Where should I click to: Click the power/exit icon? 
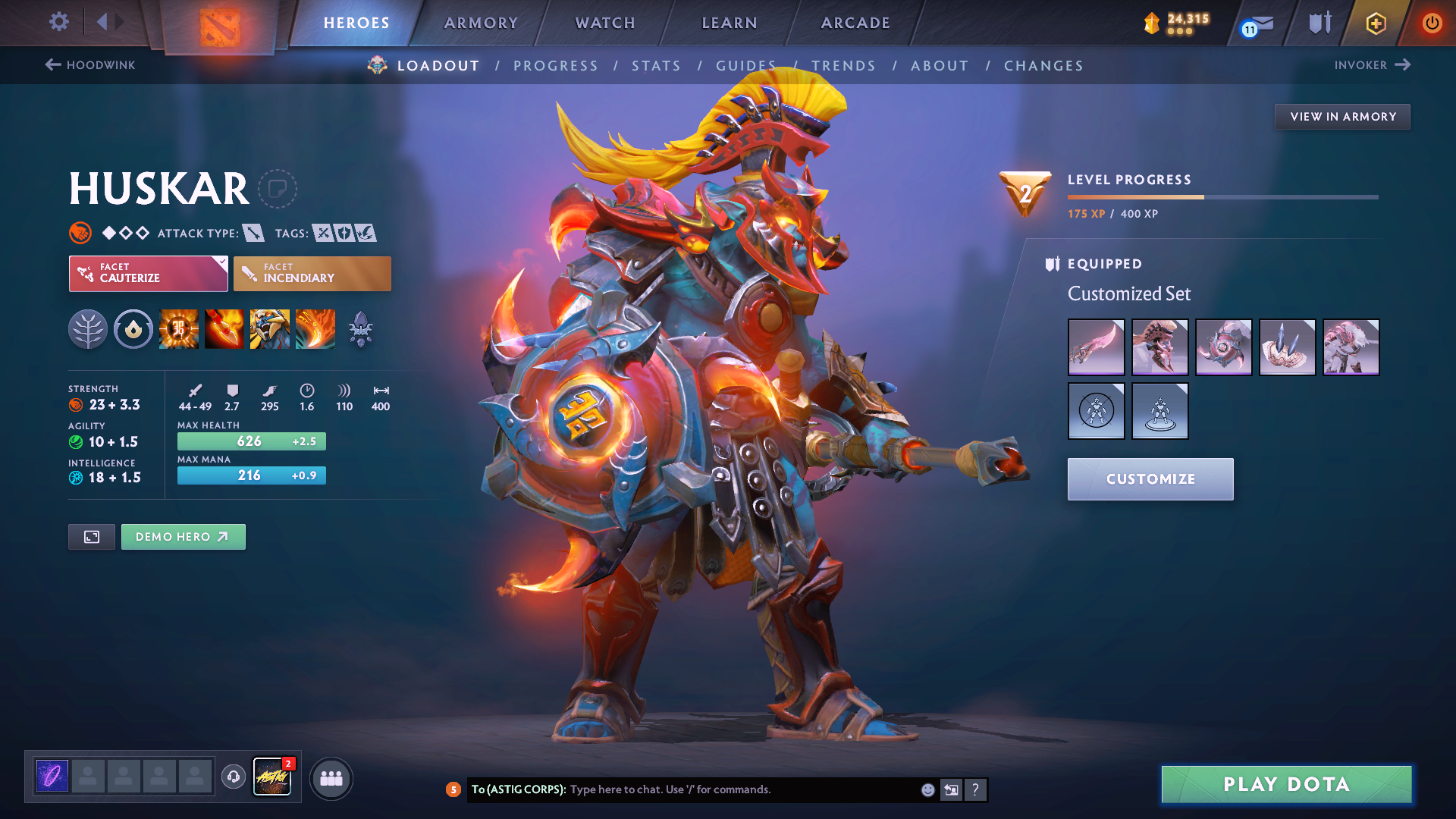click(1432, 23)
